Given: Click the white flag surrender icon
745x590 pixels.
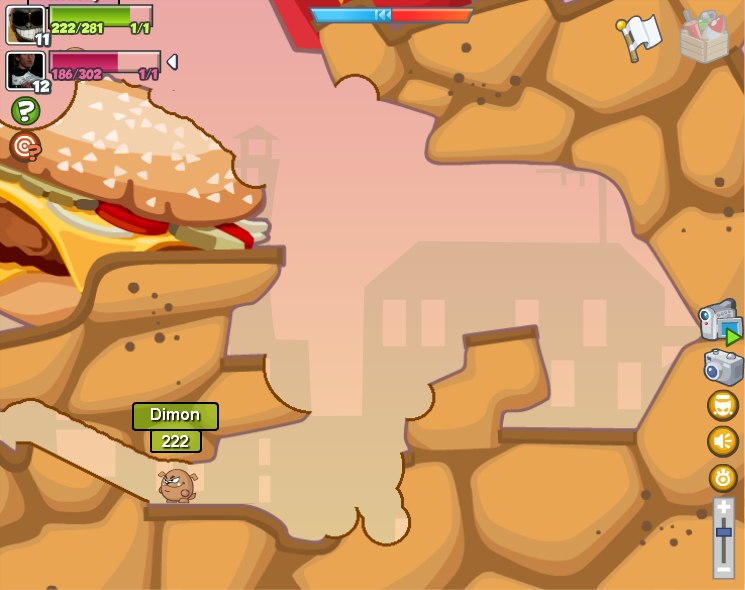Looking at the screenshot, I should (638, 37).
